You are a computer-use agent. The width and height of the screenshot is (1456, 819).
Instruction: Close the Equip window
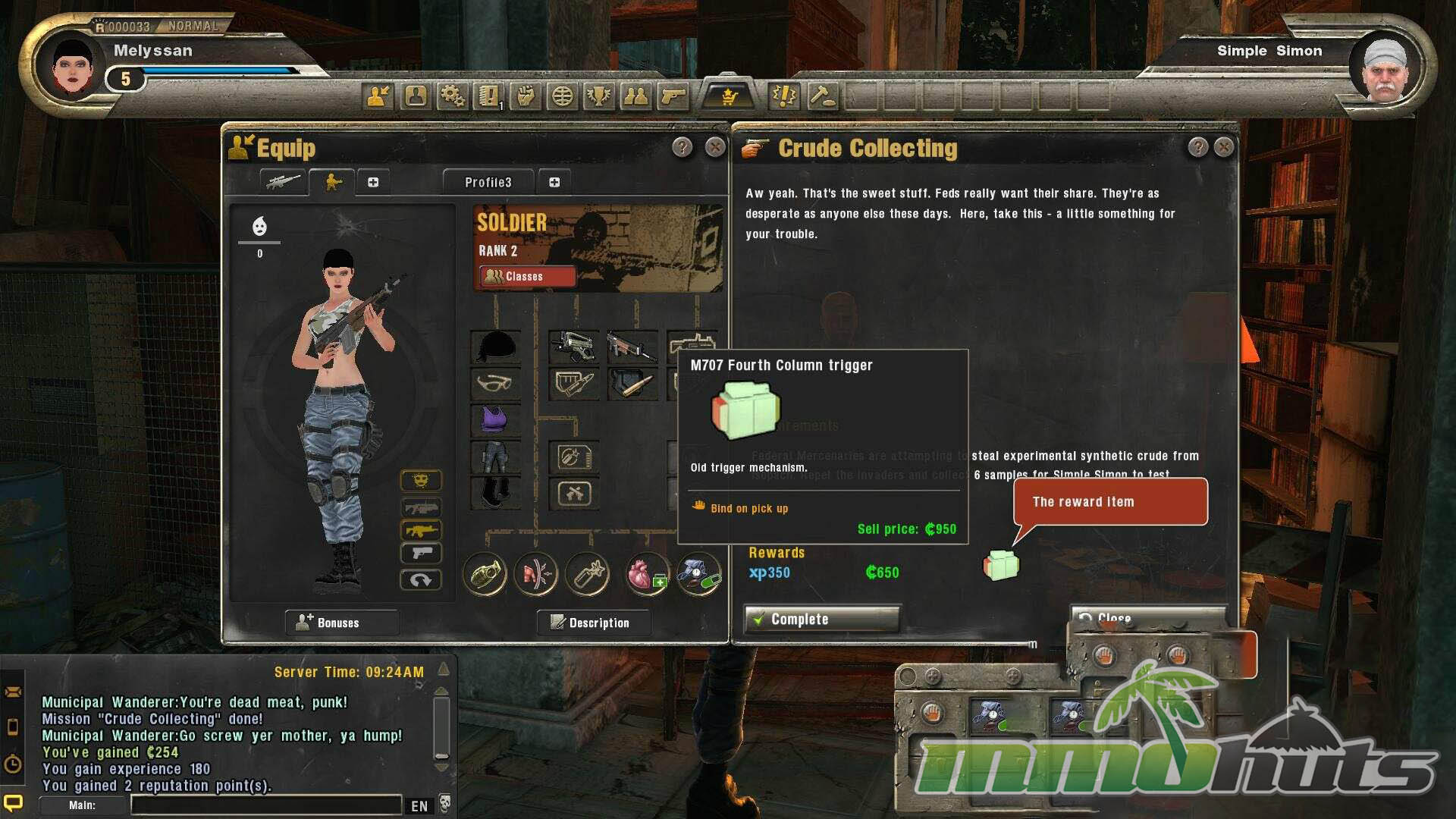coord(714,147)
